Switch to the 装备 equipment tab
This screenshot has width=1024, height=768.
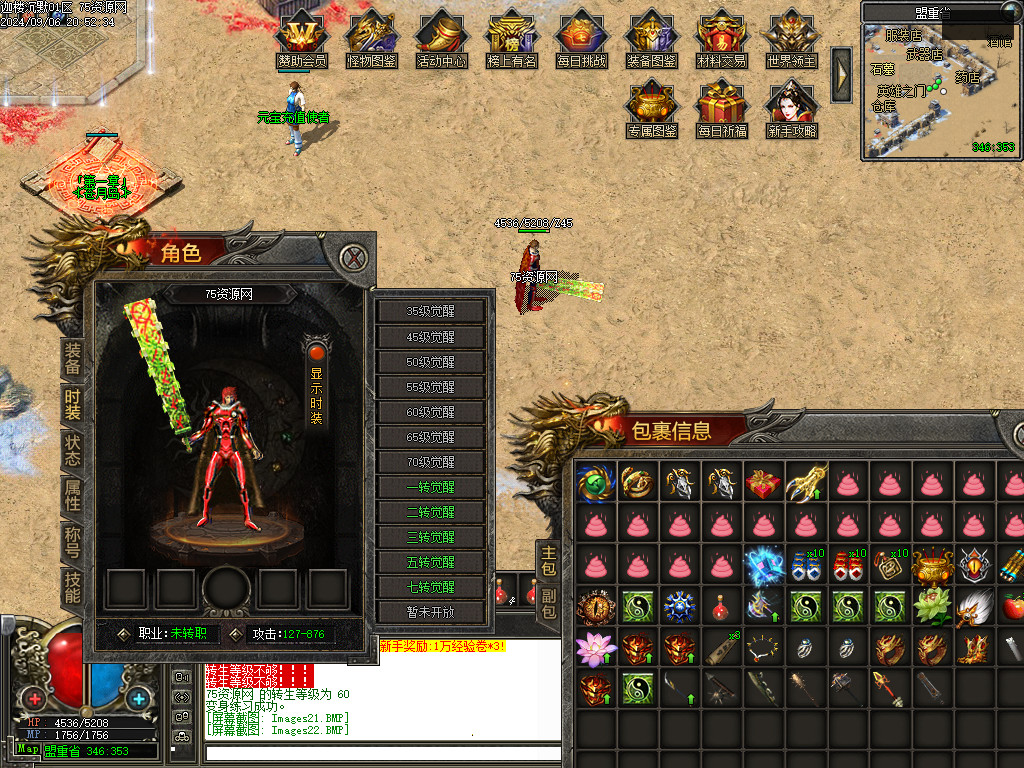pos(73,359)
